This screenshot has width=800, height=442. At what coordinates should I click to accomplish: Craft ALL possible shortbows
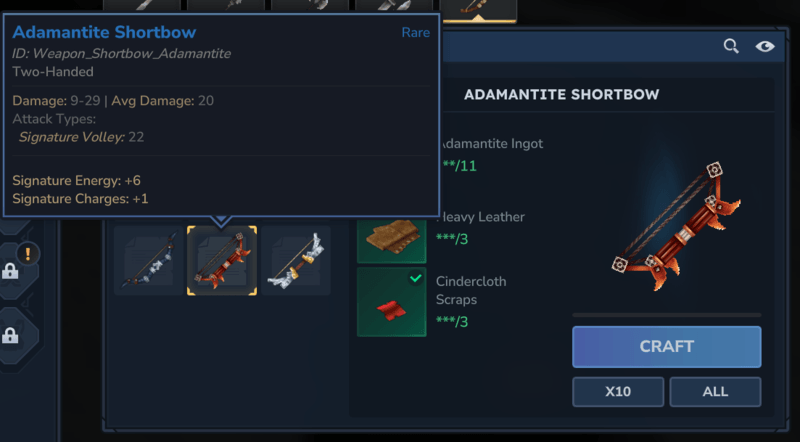click(715, 391)
